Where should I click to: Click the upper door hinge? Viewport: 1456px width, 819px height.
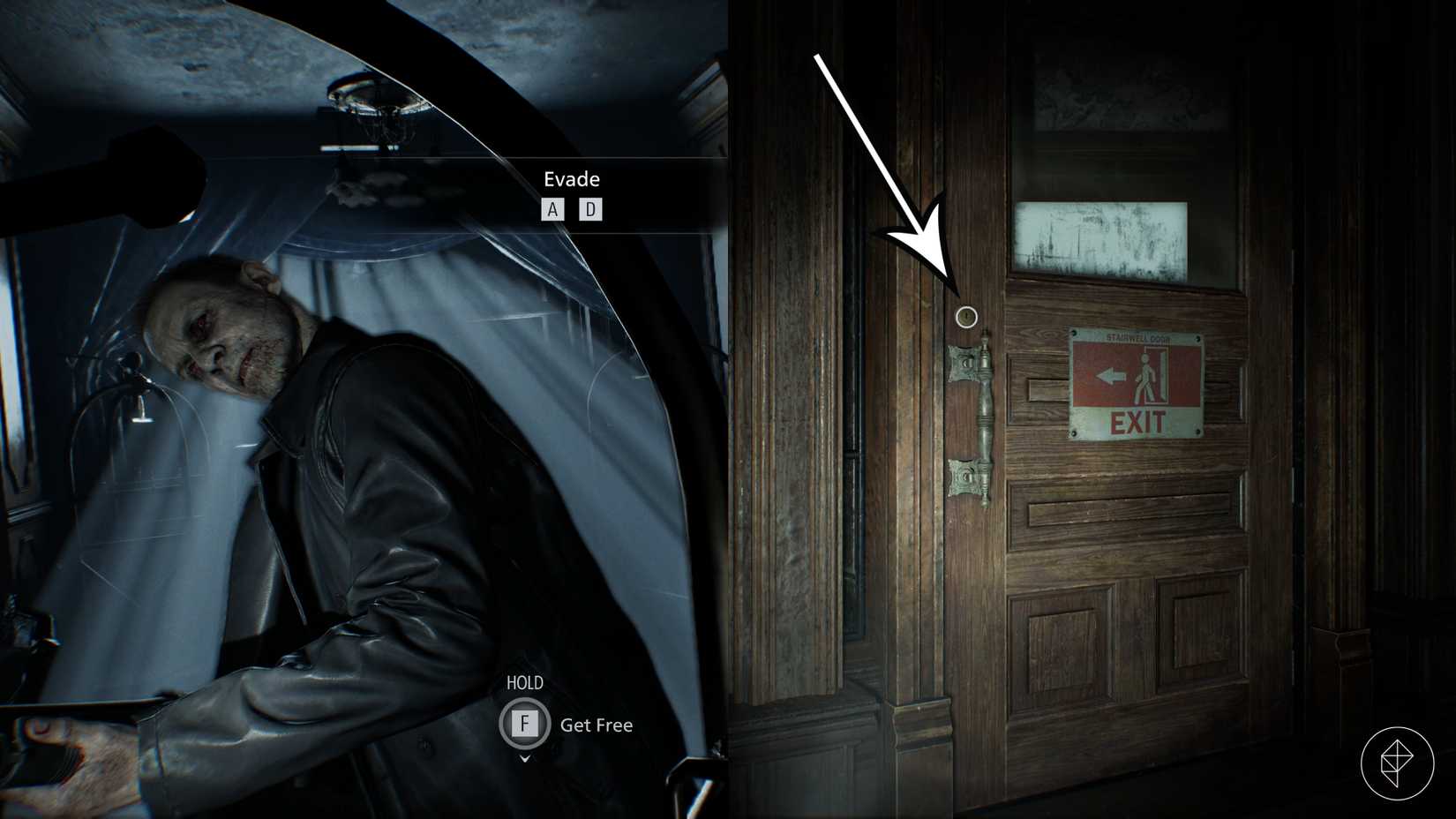962,362
